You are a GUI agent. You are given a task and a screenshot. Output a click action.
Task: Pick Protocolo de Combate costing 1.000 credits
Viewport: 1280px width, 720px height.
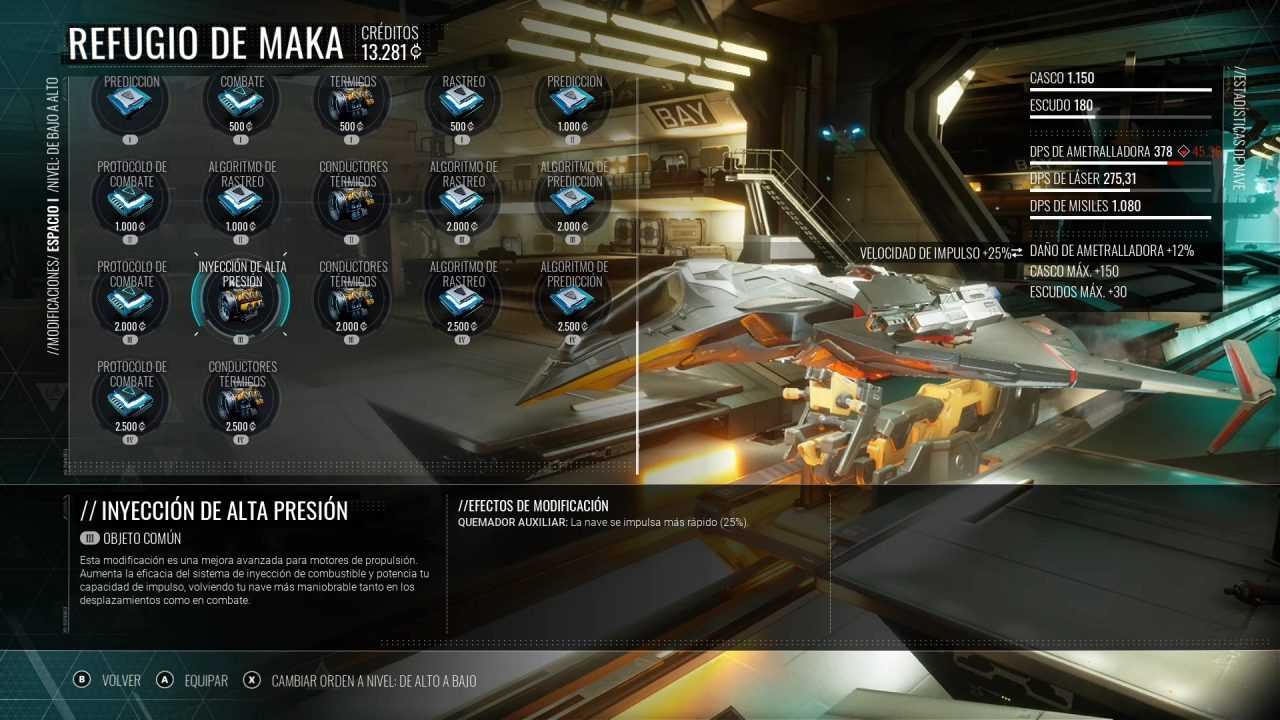(130, 201)
